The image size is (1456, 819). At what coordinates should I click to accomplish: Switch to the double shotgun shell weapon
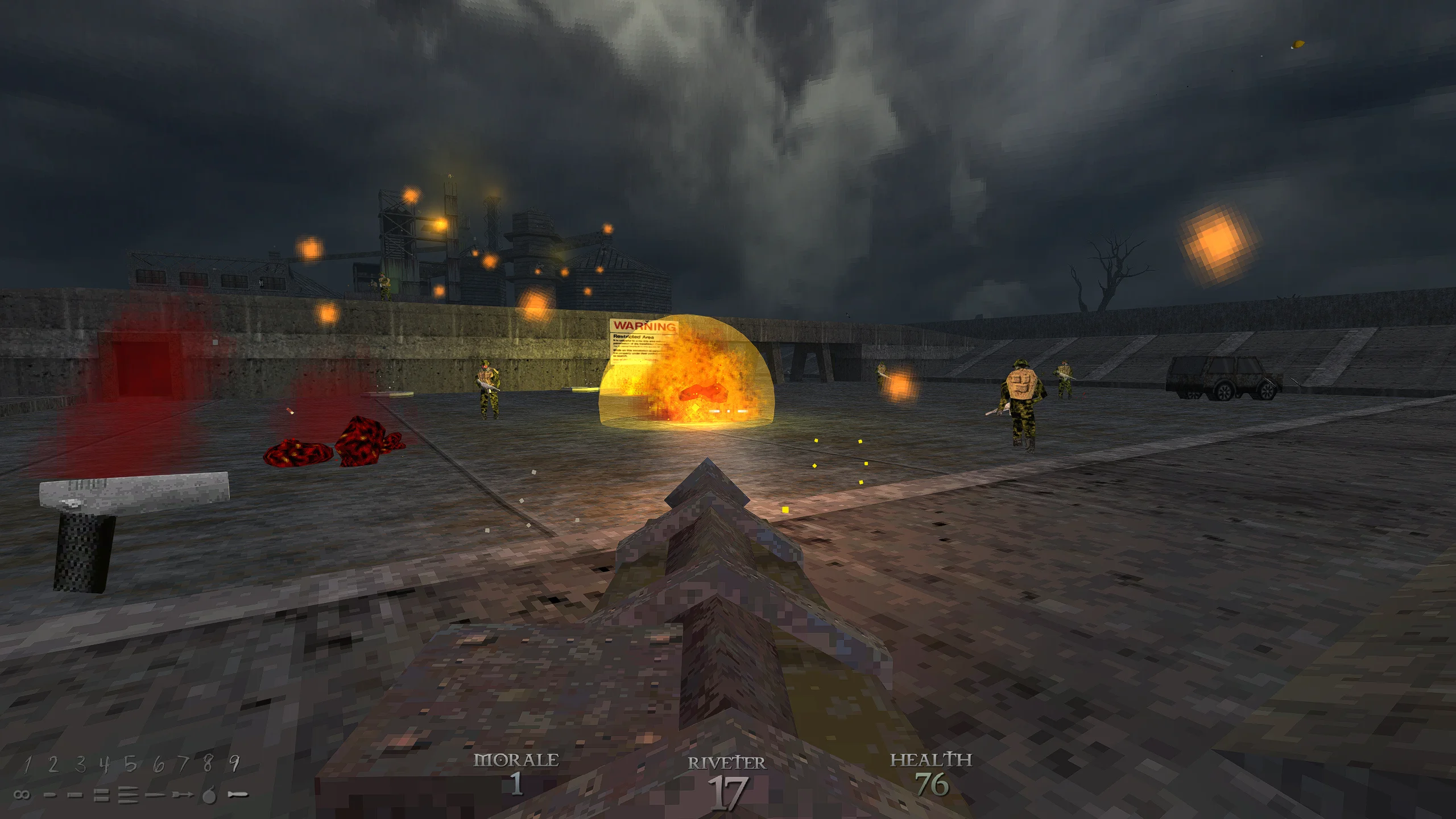(x=101, y=795)
